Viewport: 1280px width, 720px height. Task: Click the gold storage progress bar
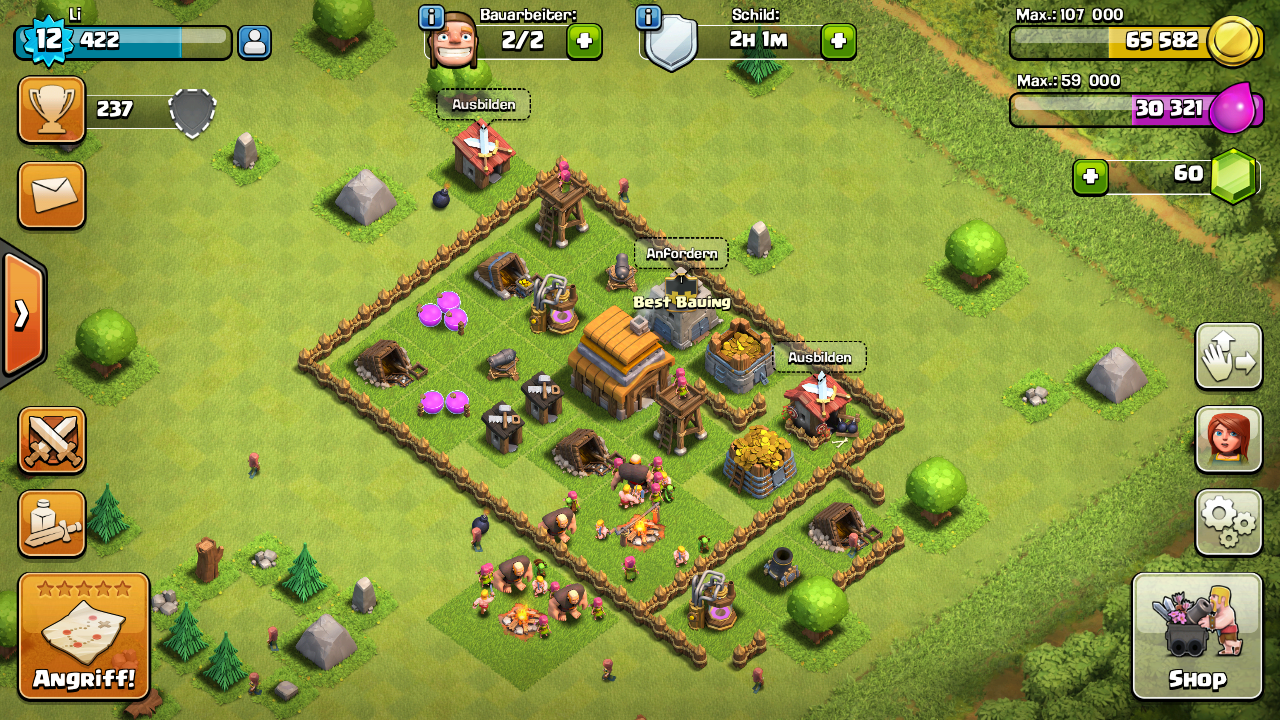click(x=1110, y=42)
